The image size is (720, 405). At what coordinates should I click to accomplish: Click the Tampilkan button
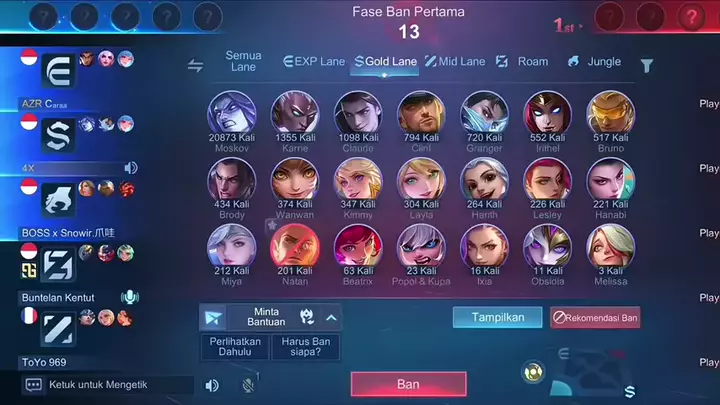(x=490, y=317)
